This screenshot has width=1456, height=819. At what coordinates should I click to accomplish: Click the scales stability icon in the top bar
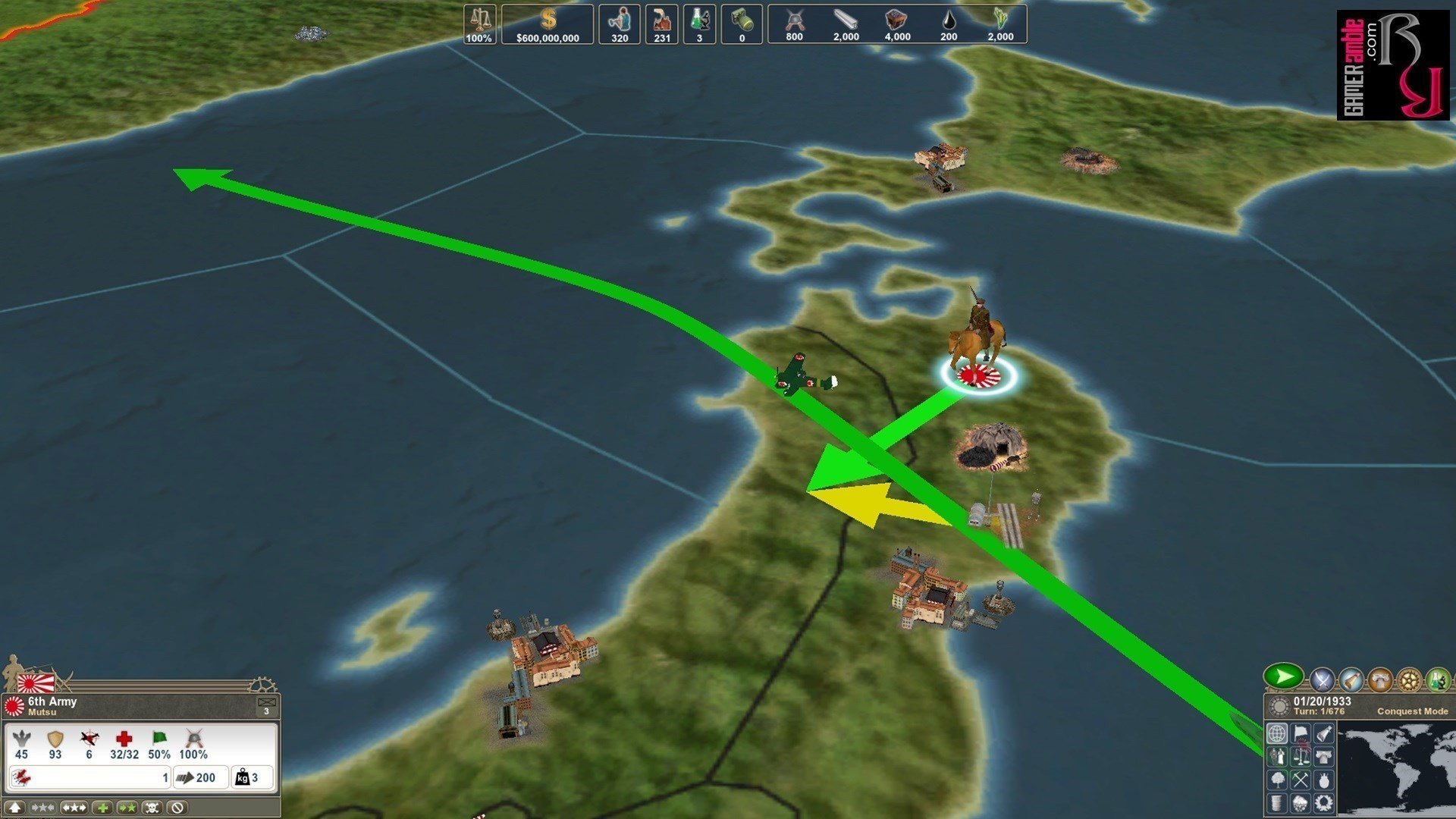click(x=479, y=25)
